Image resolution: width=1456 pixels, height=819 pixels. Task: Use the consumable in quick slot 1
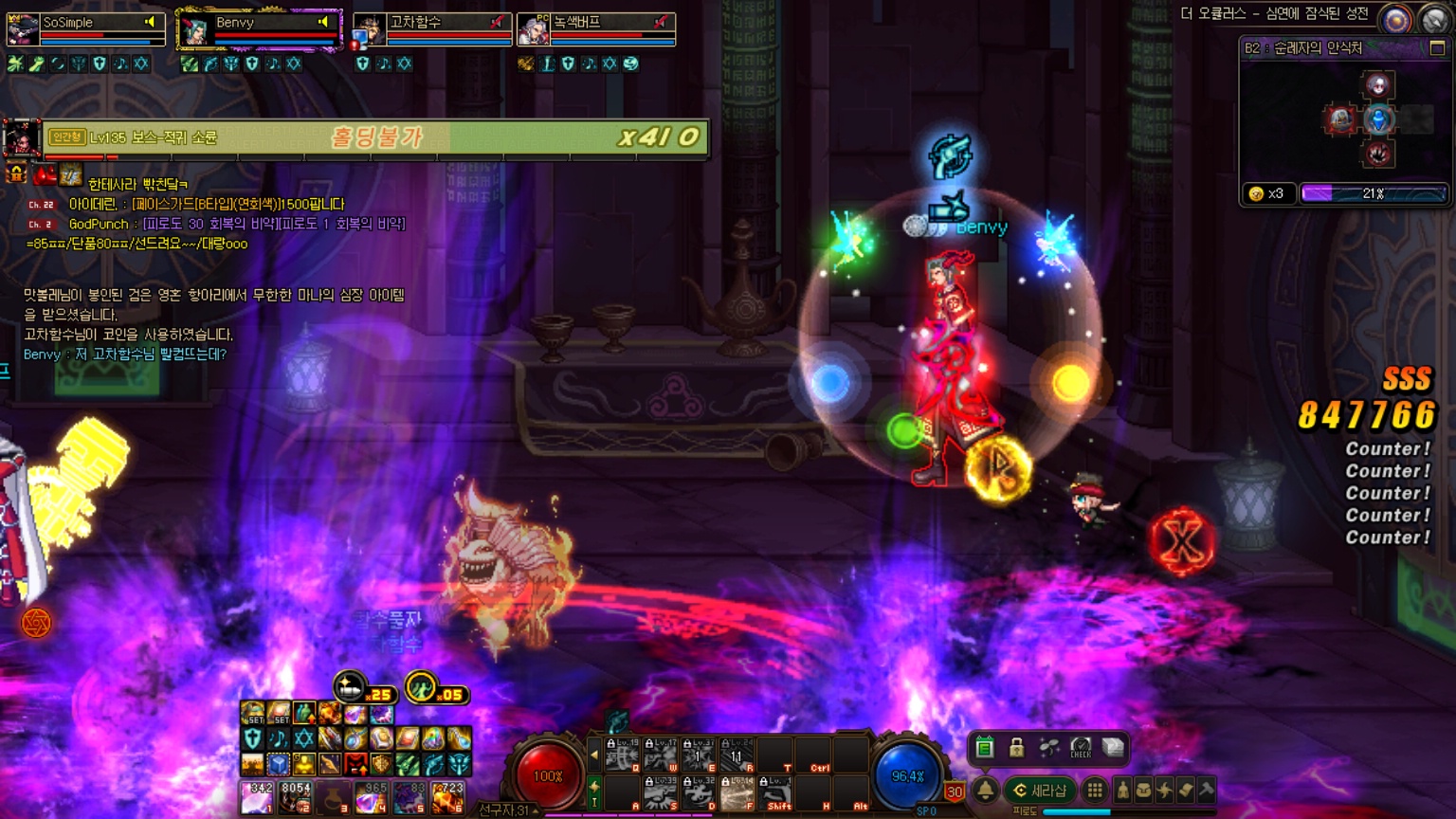point(257,797)
